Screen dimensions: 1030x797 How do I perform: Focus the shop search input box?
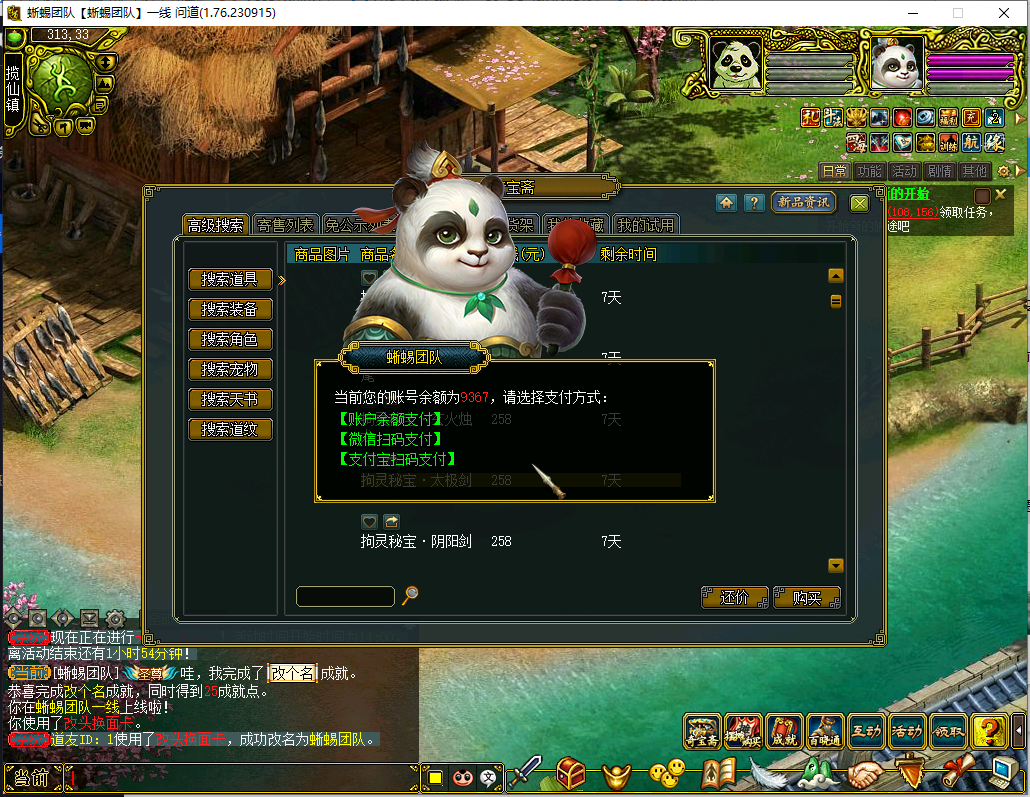[345, 597]
